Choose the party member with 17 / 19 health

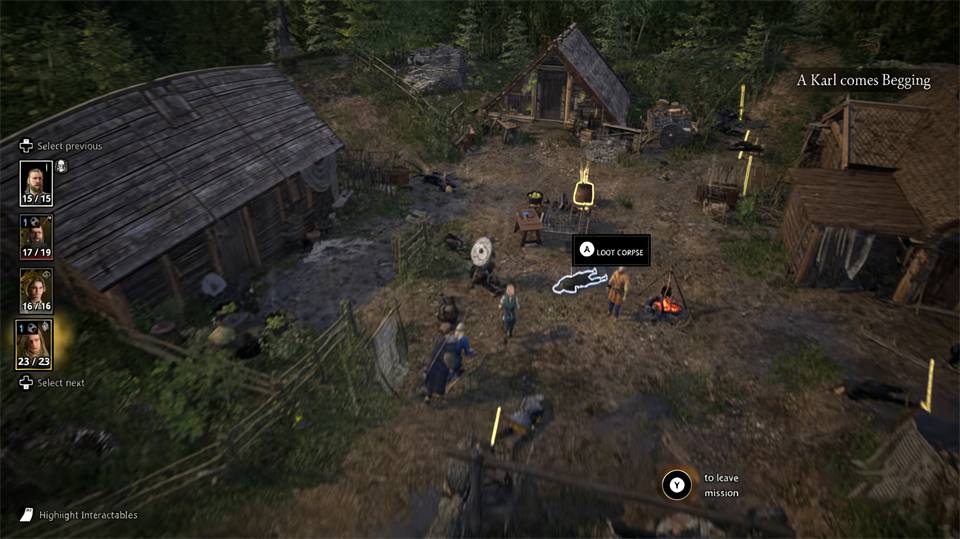point(37,236)
